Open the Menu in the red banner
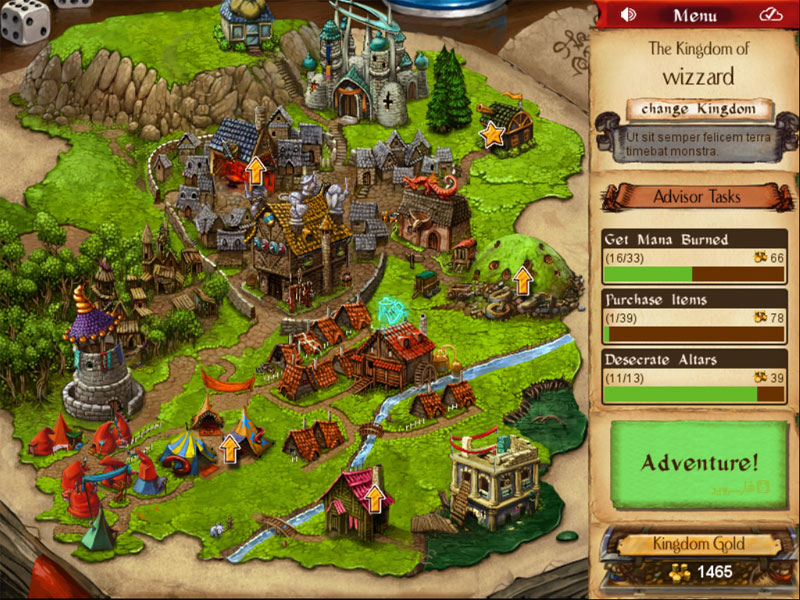800x600 pixels. tap(694, 15)
